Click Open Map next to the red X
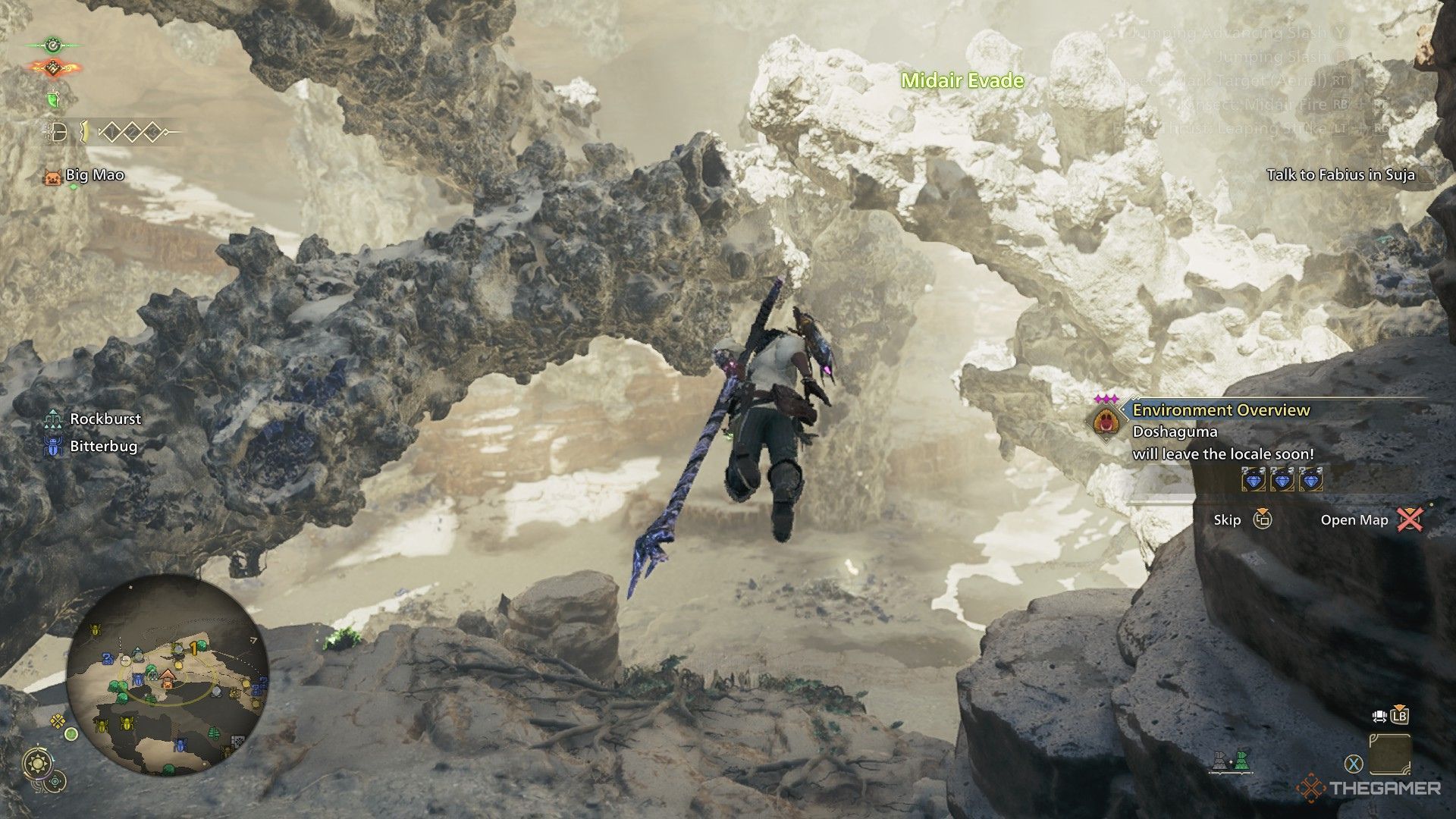1456x819 pixels. tap(1354, 520)
